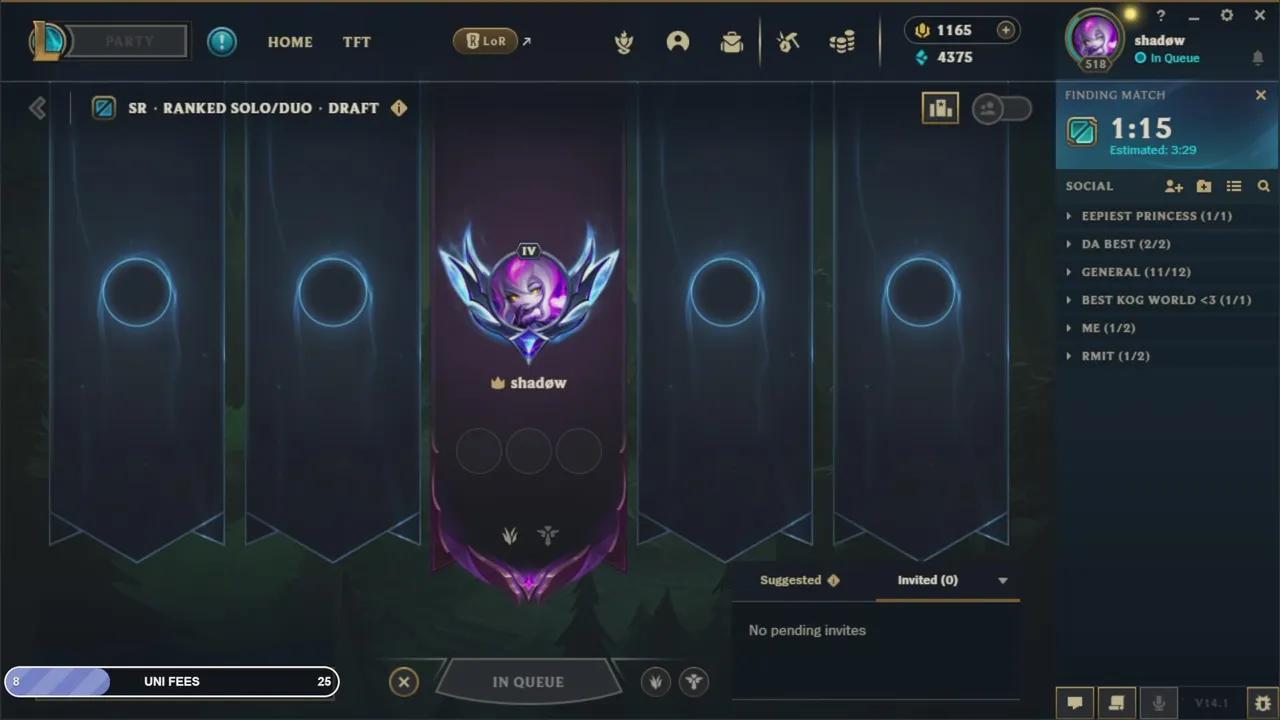Toggle the open party switch

[x=1001, y=108]
